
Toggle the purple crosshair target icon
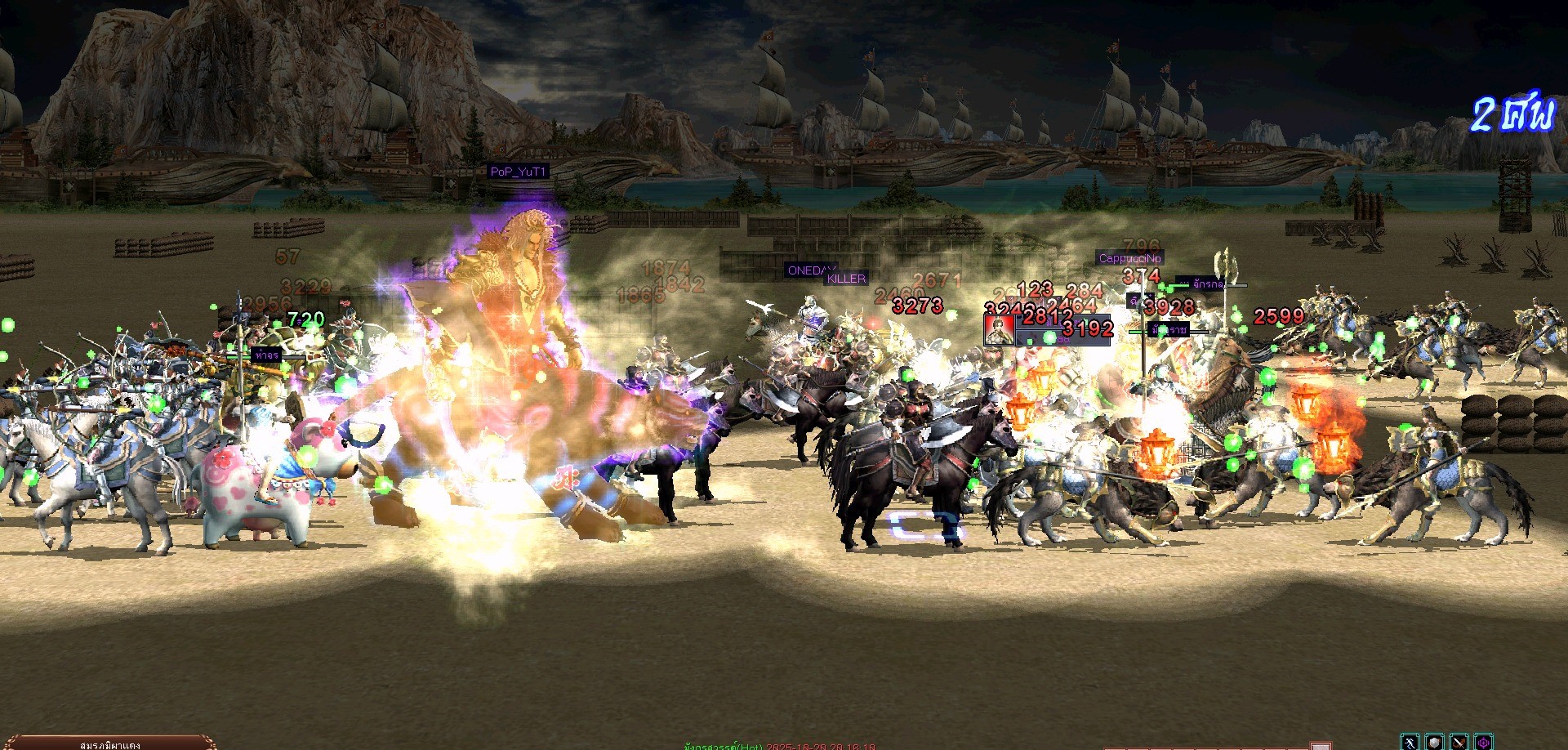pyautogui.click(x=1484, y=742)
